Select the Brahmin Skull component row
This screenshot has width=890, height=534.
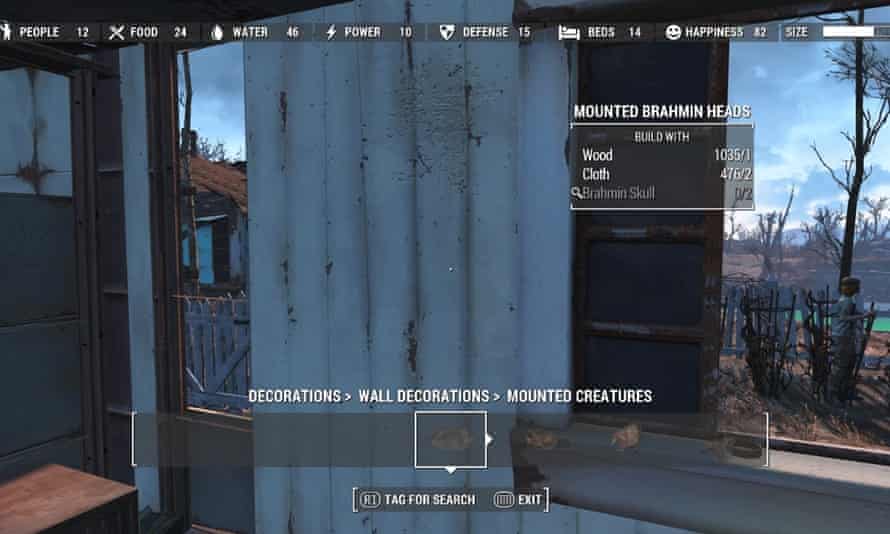[x=661, y=193]
